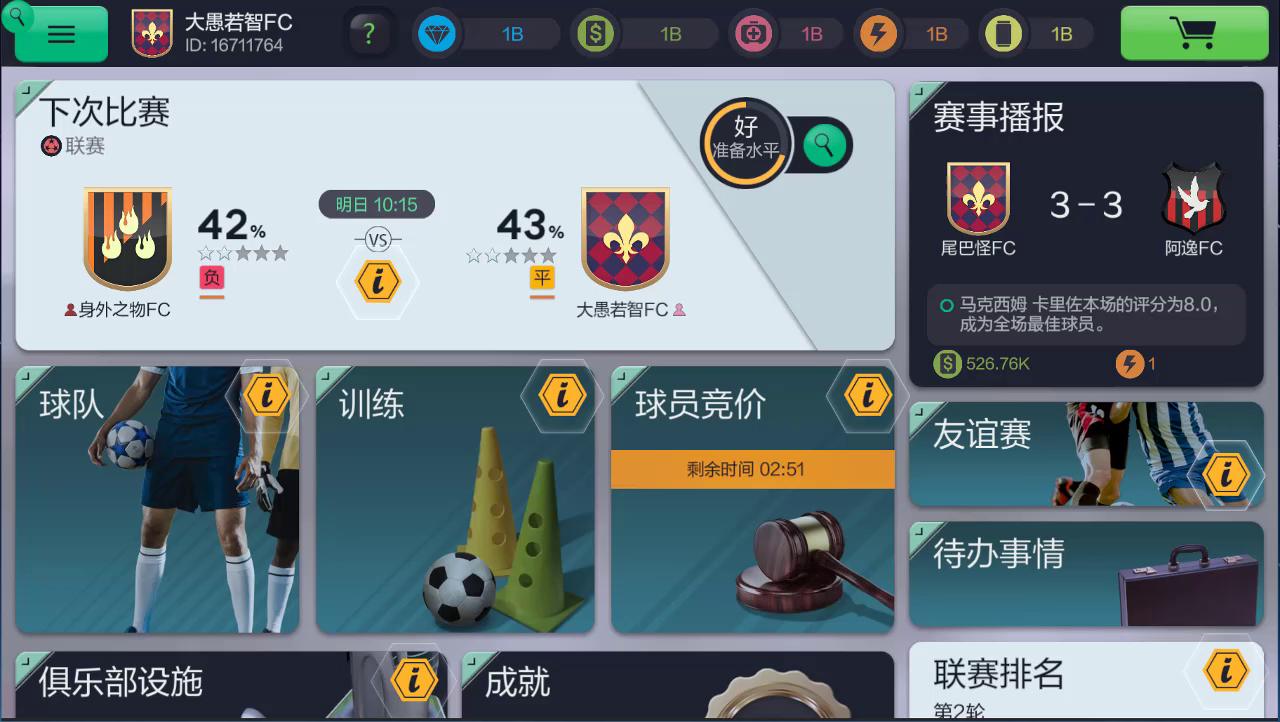This screenshot has height=722, width=1280.
Task: Click the 联赛排名 info icon
Action: pyautogui.click(x=1228, y=671)
